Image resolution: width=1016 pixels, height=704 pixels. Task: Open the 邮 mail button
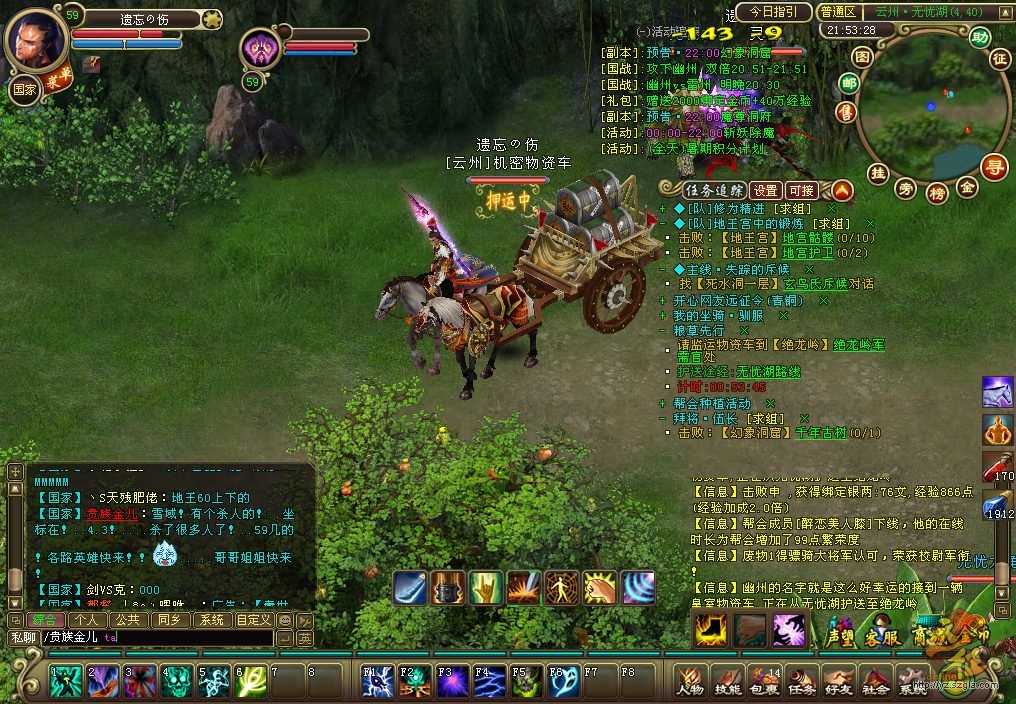tap(849, 84)
